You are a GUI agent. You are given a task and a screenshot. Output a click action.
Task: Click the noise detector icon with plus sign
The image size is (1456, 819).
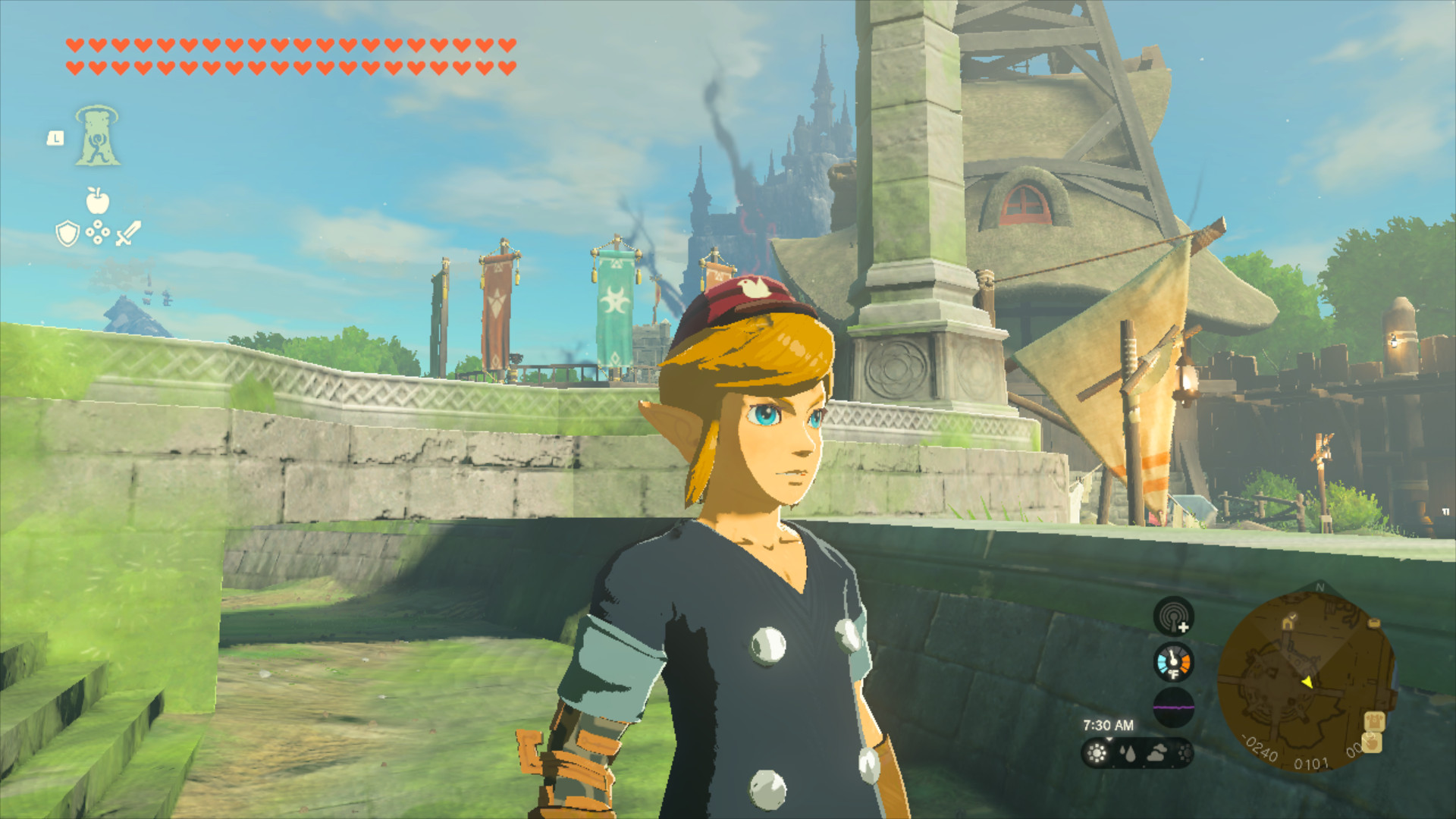coord(1172,616)
